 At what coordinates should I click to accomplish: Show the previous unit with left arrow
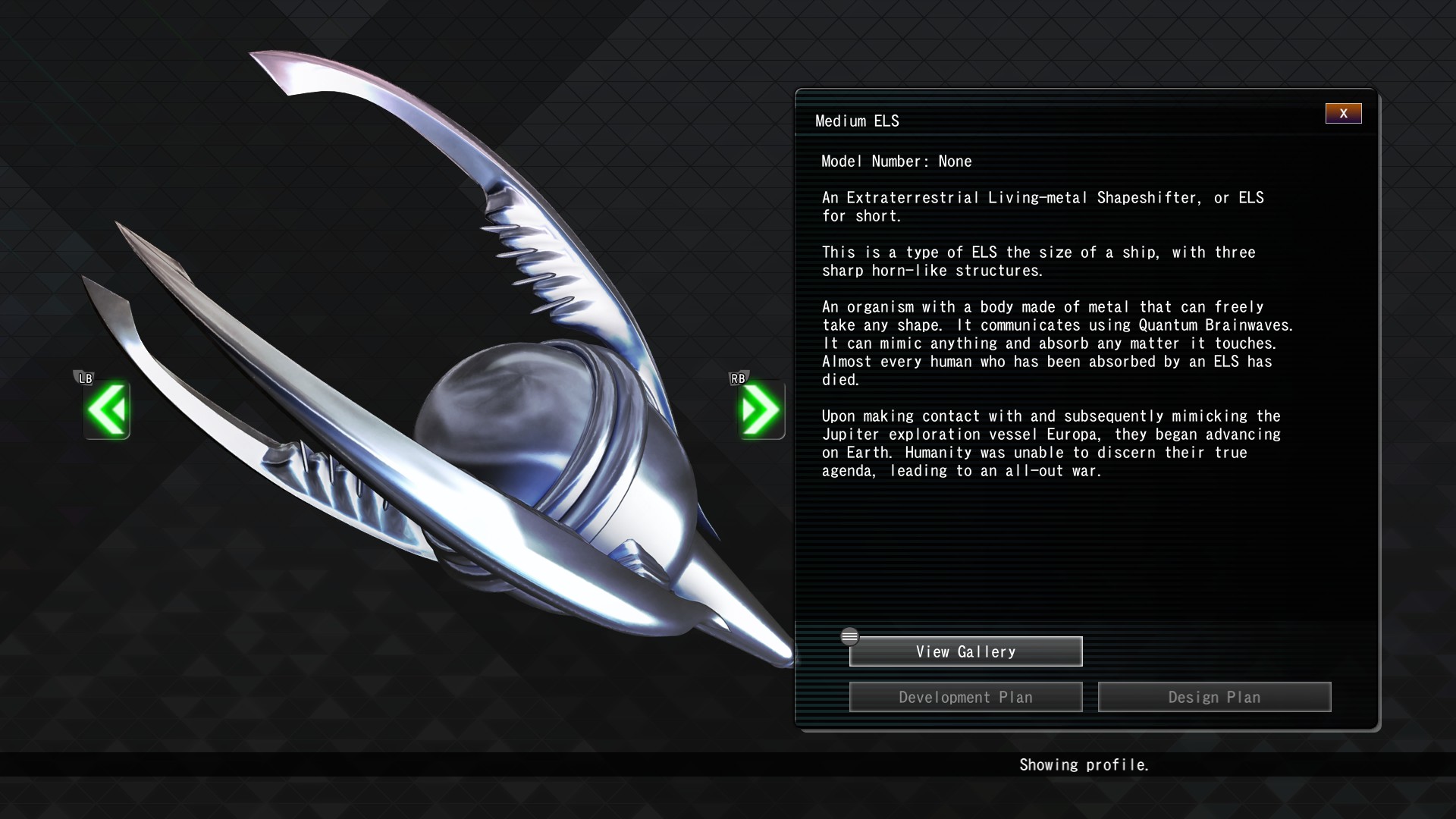click(107, 410)
